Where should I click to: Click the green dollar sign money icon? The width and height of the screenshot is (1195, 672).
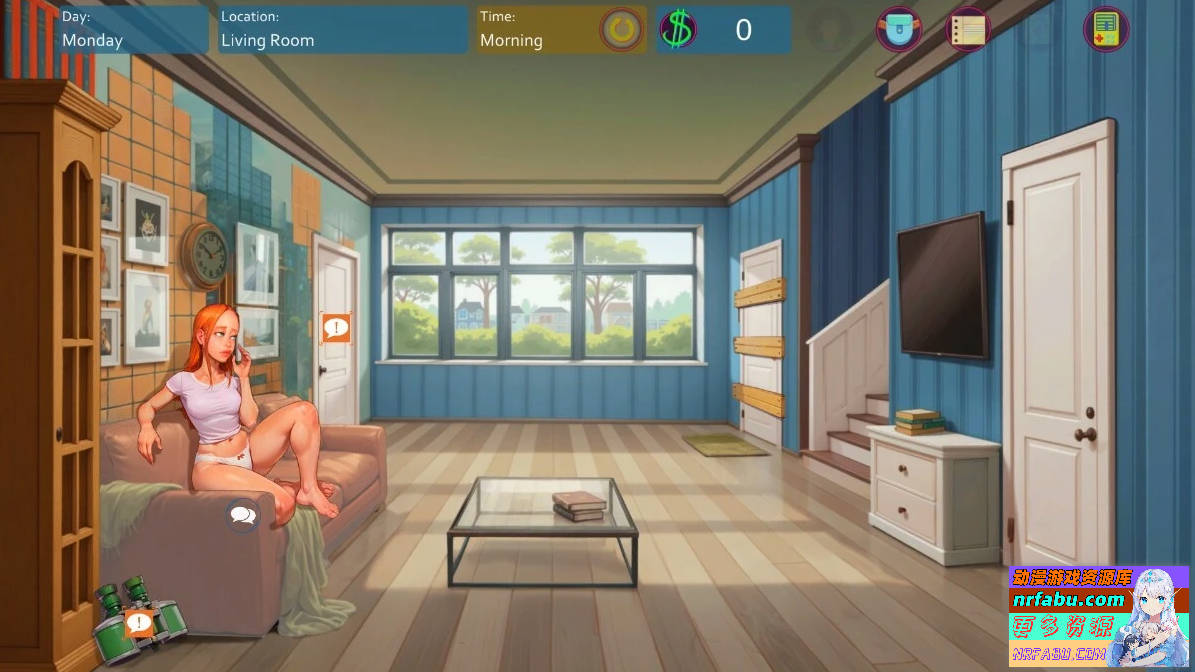[677, 30]
